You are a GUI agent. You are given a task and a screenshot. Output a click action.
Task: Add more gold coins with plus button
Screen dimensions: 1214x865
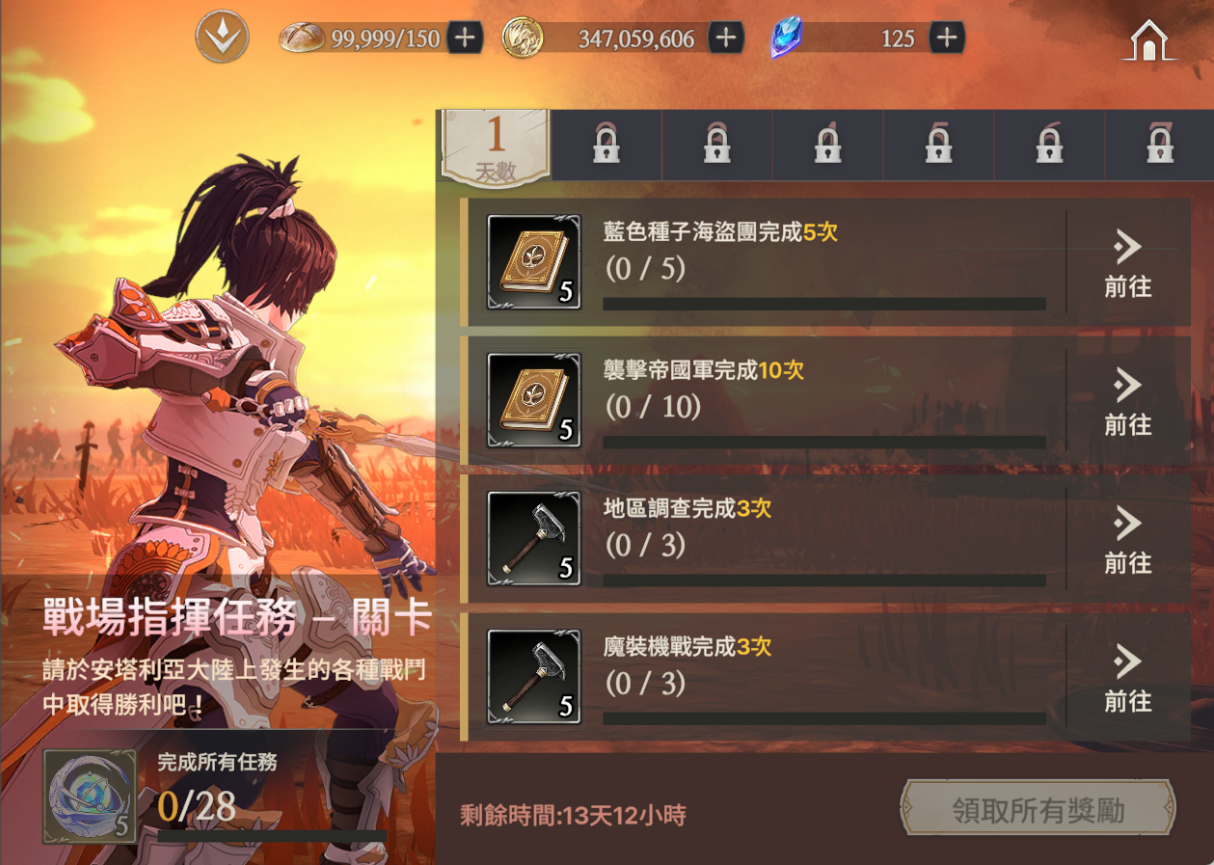pyautogui.click(x=726, y=38)
